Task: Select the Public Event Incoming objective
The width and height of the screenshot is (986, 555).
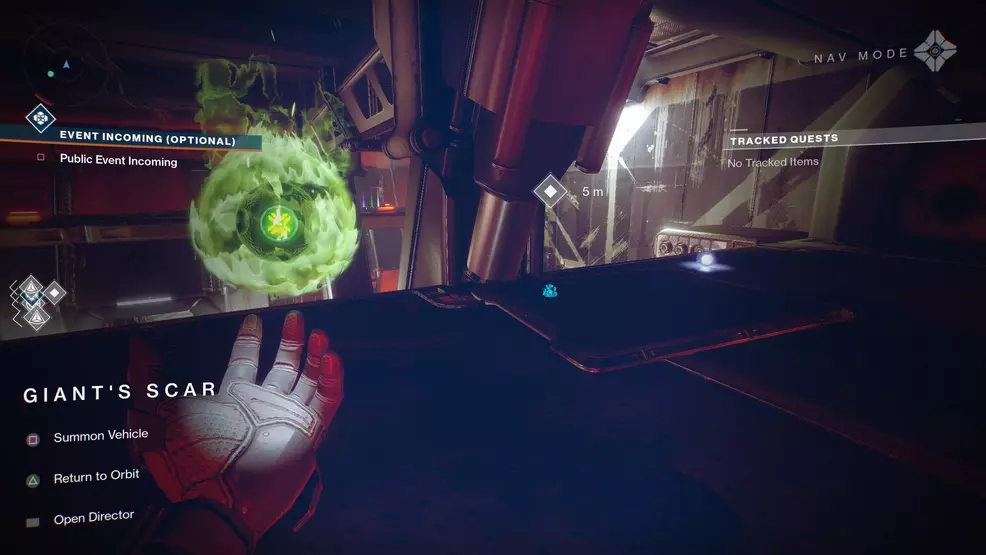Action: (x=118, y=161)
